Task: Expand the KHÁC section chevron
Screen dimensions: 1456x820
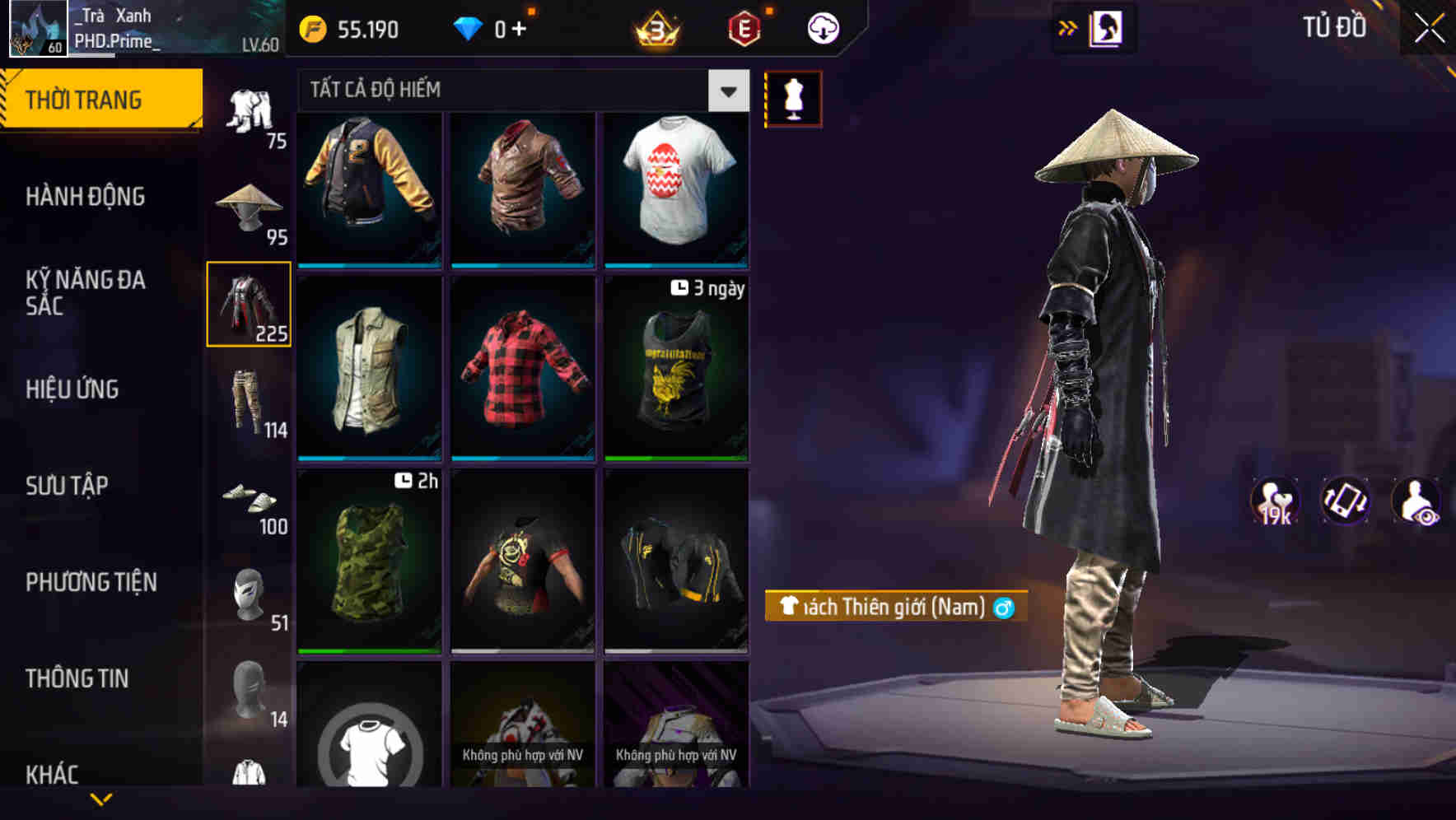Action: [x=102, y=797]
